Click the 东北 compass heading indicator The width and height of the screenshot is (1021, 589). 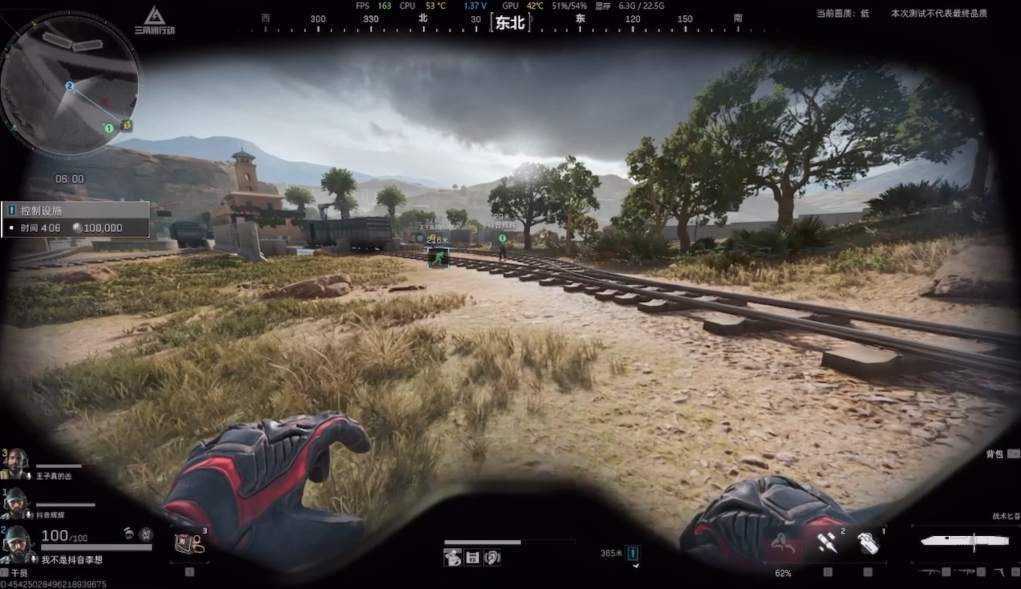tap(509, 23)
